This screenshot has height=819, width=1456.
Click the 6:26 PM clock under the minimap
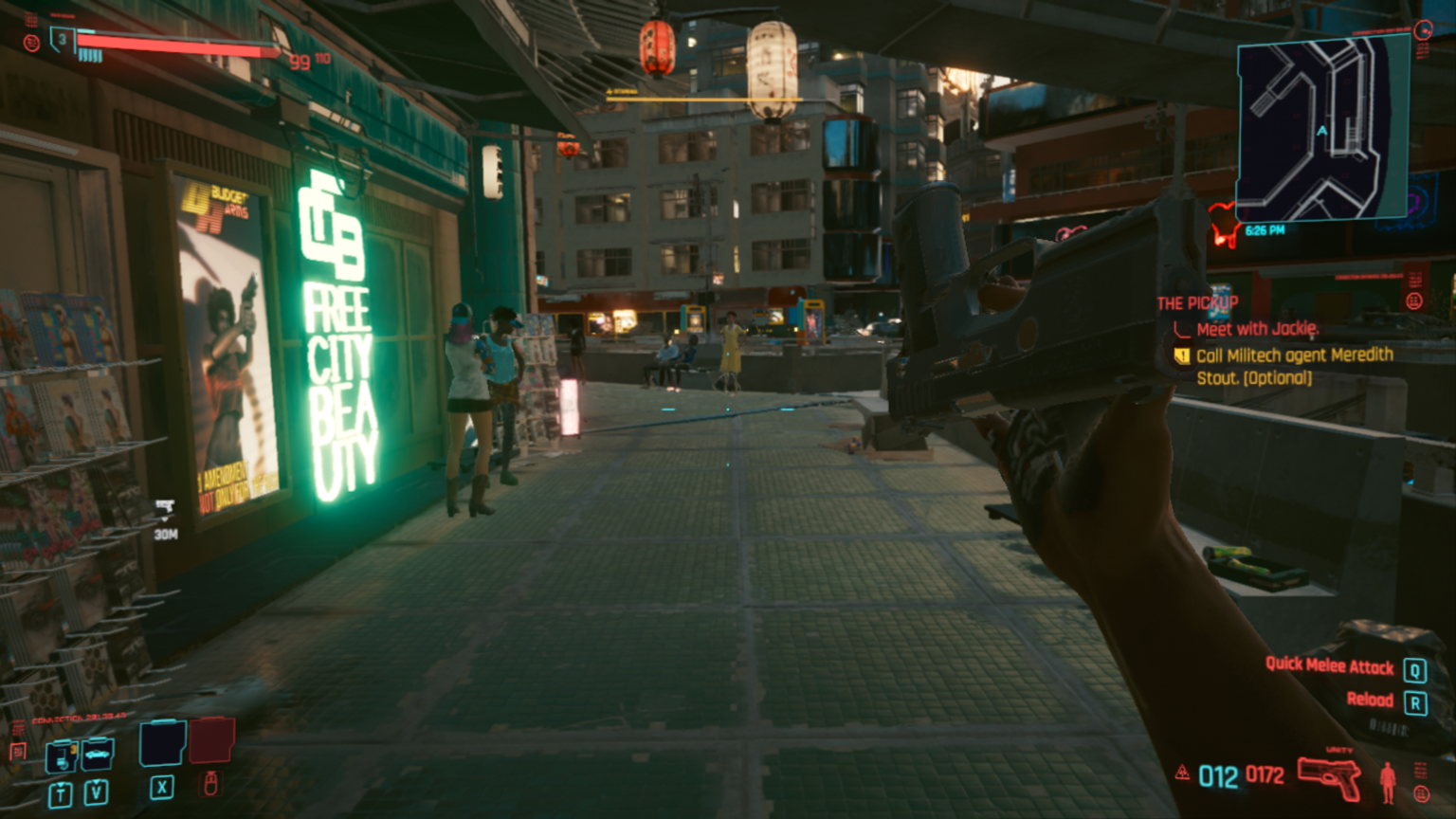1265,229
